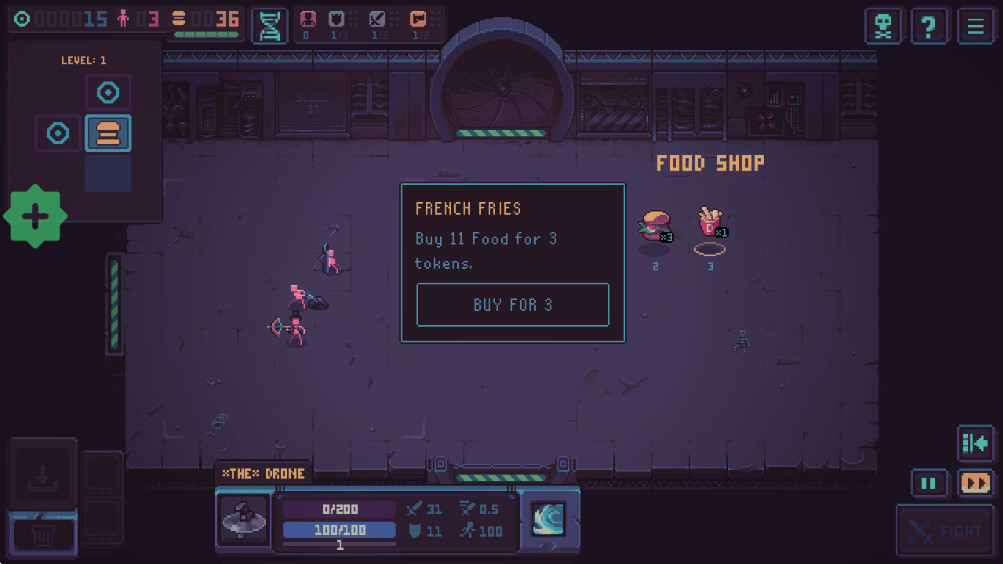Screen dimensions: 1003x564
Task: Select the French fries shop item
Action: tap(710, 223)
